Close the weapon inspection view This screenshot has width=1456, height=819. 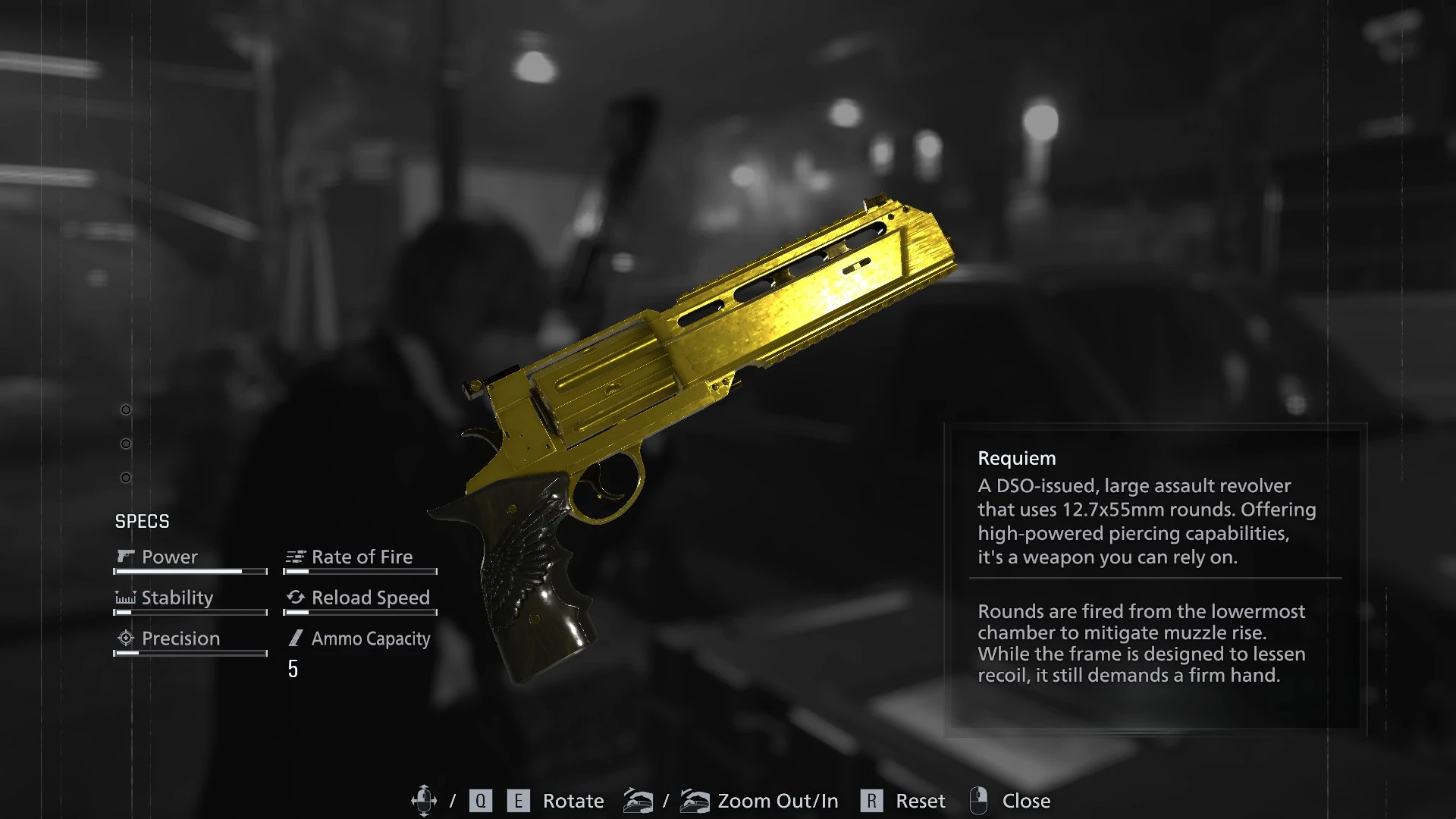(1025, 801)
